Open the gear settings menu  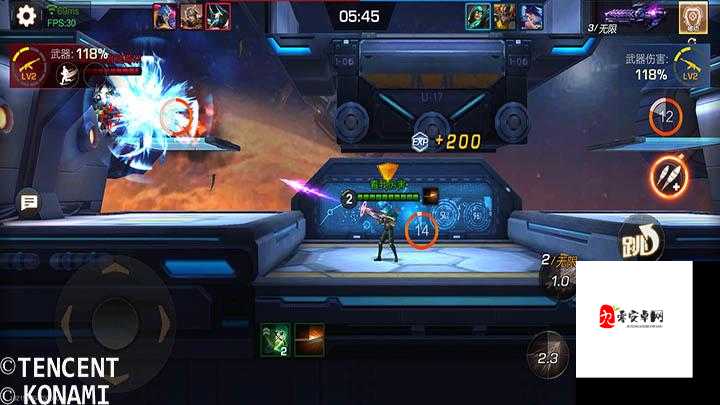tap(26, 15)
